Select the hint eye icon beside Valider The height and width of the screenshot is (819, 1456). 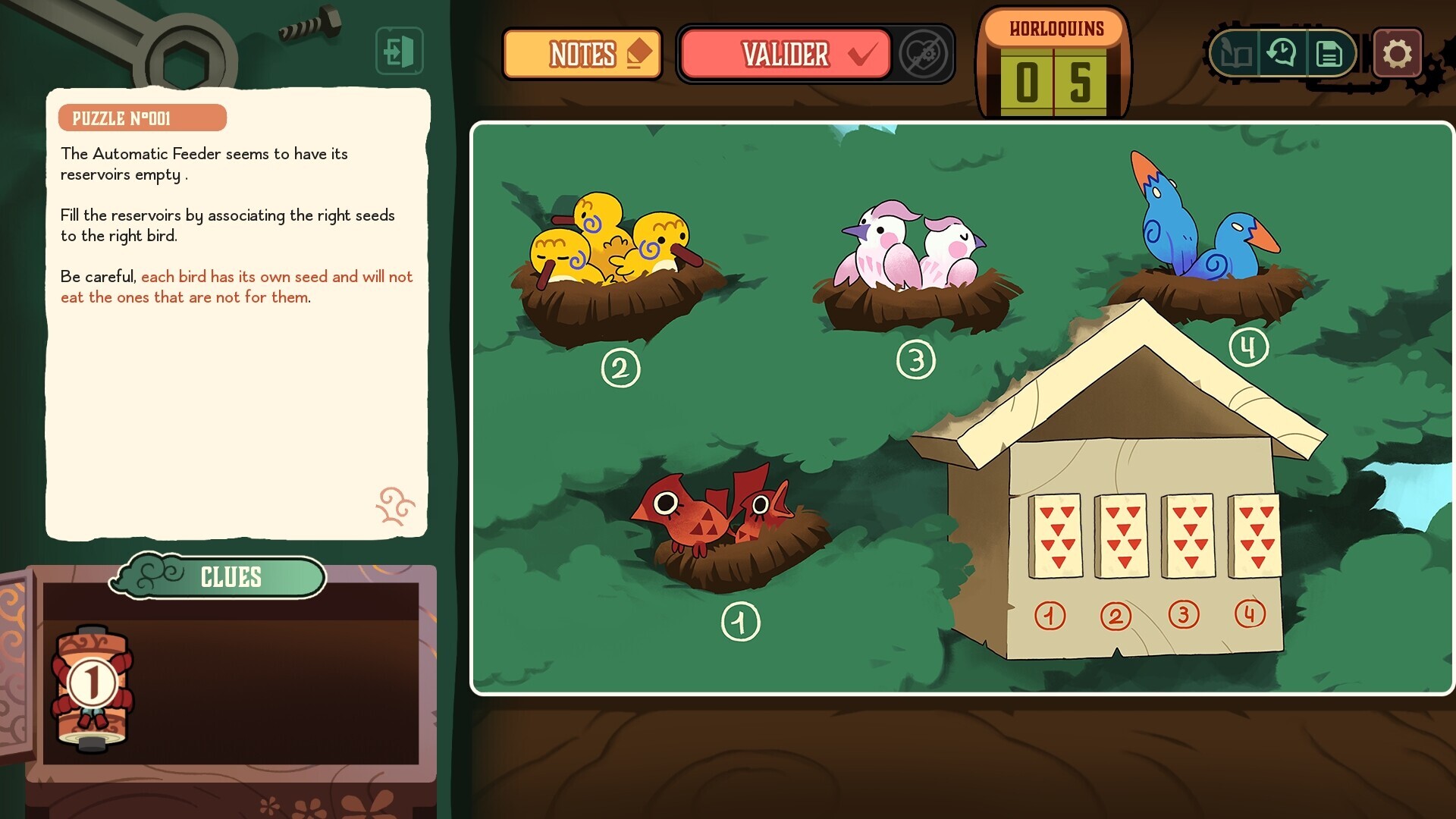922,54
